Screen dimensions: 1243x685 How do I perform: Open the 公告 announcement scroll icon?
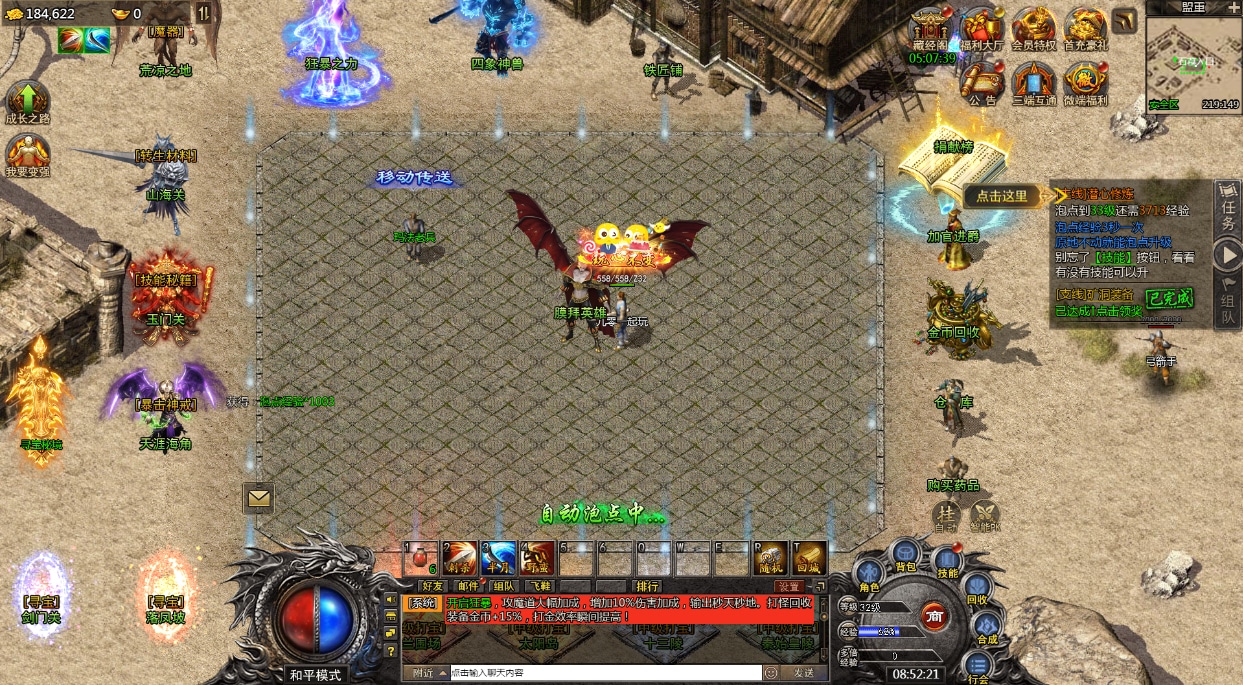(x=982, y=82)
